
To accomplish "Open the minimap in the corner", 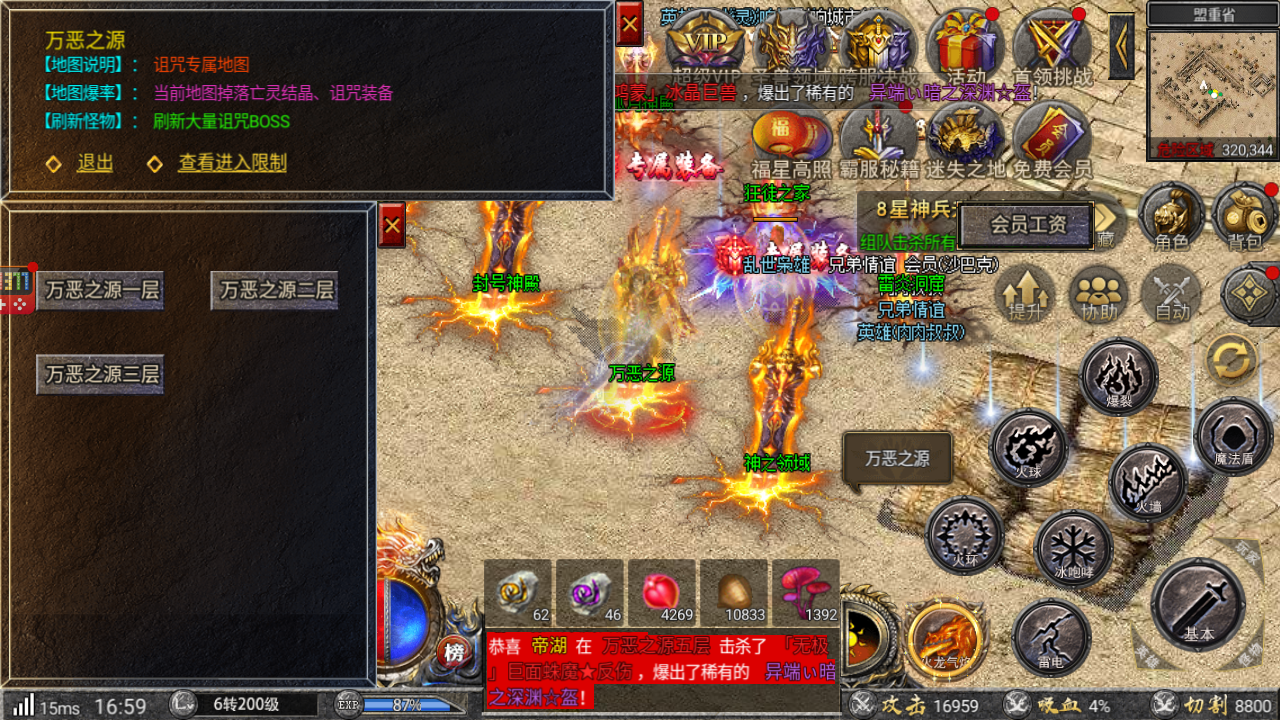I will pyautogui.click(x=1210, y=90).
